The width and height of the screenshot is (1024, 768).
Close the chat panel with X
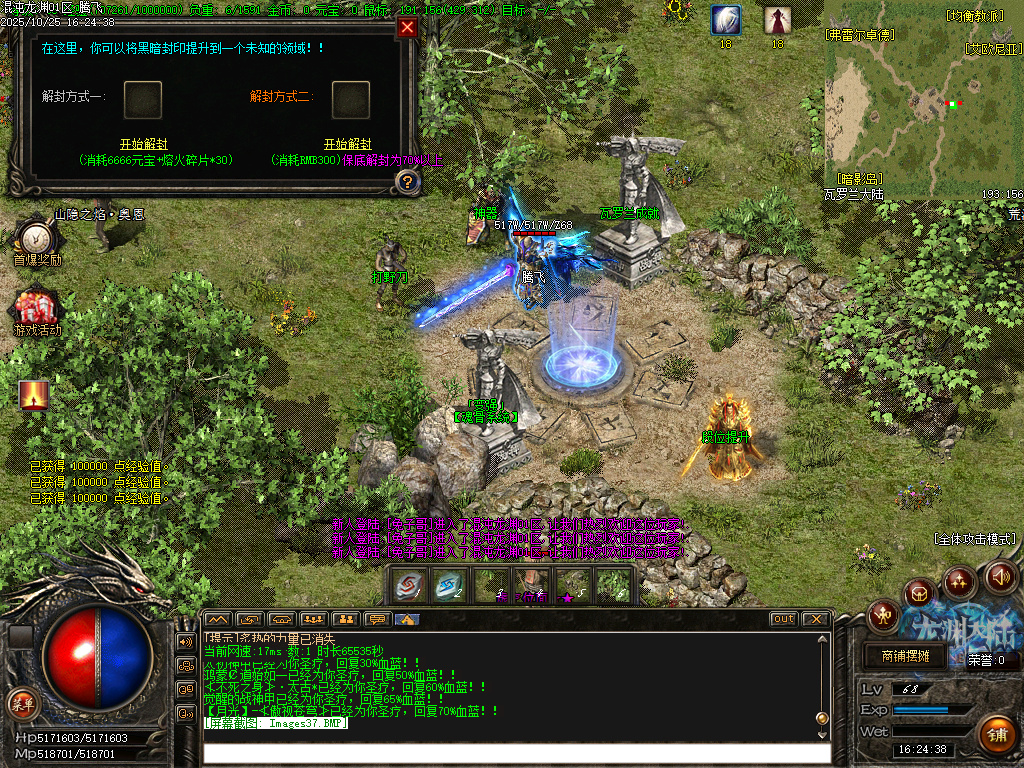point(815,619)
